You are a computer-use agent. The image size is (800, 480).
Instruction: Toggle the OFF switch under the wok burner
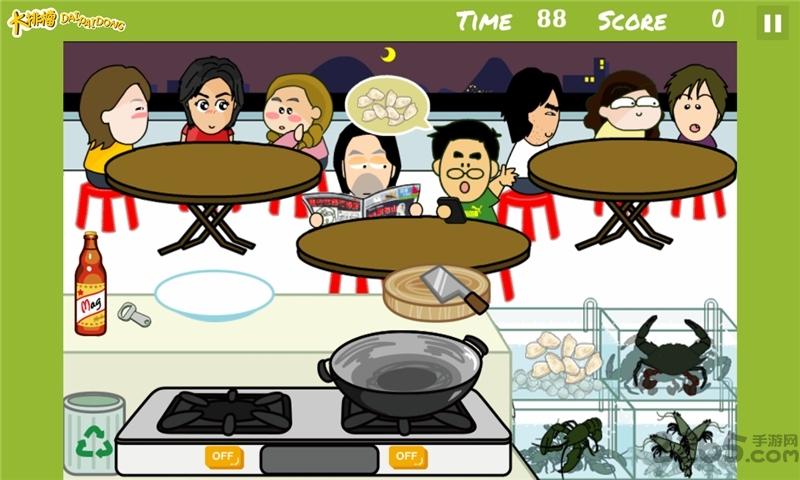pos(407,457)
